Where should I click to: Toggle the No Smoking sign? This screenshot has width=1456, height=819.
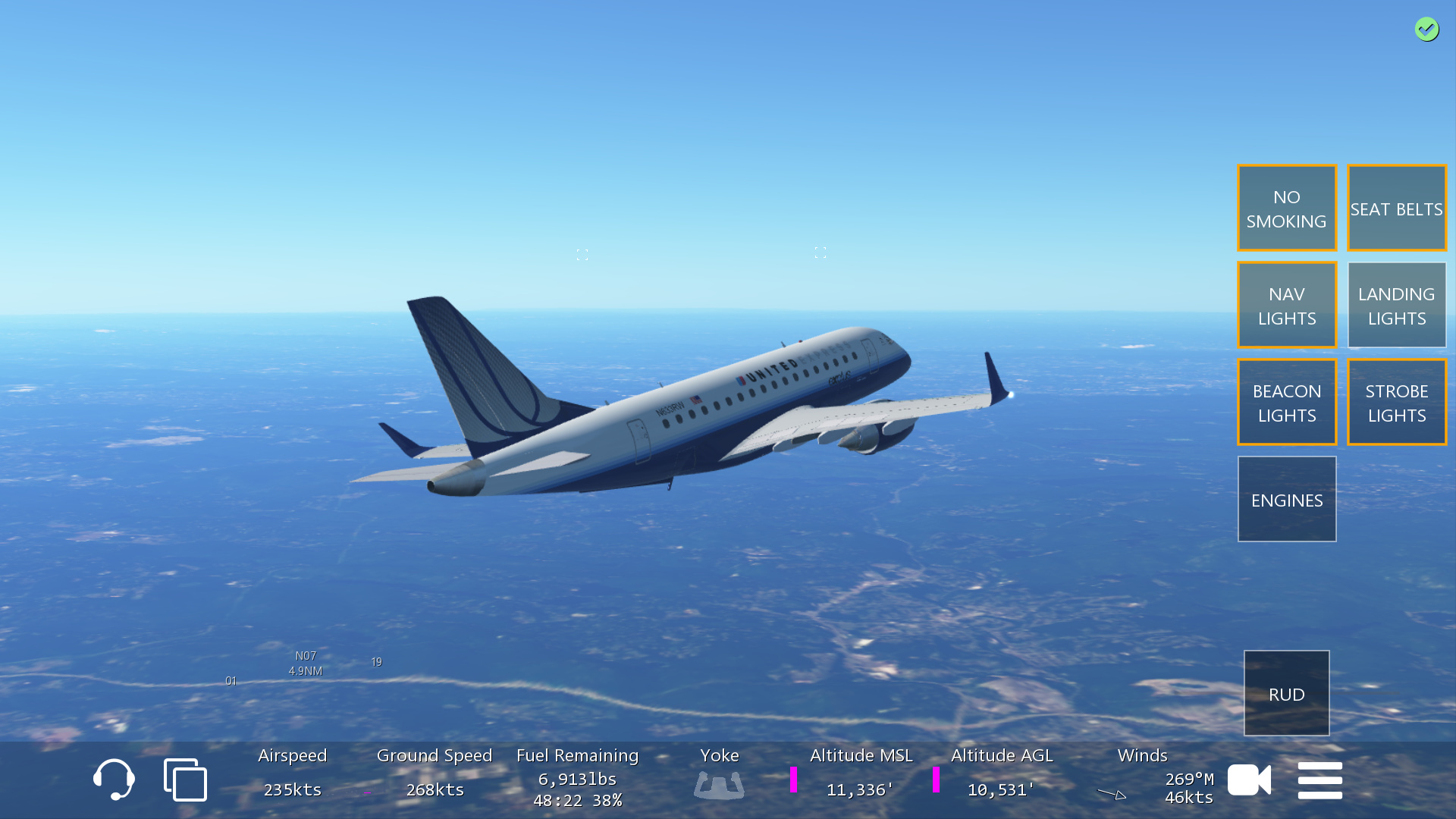(1286, 209)
